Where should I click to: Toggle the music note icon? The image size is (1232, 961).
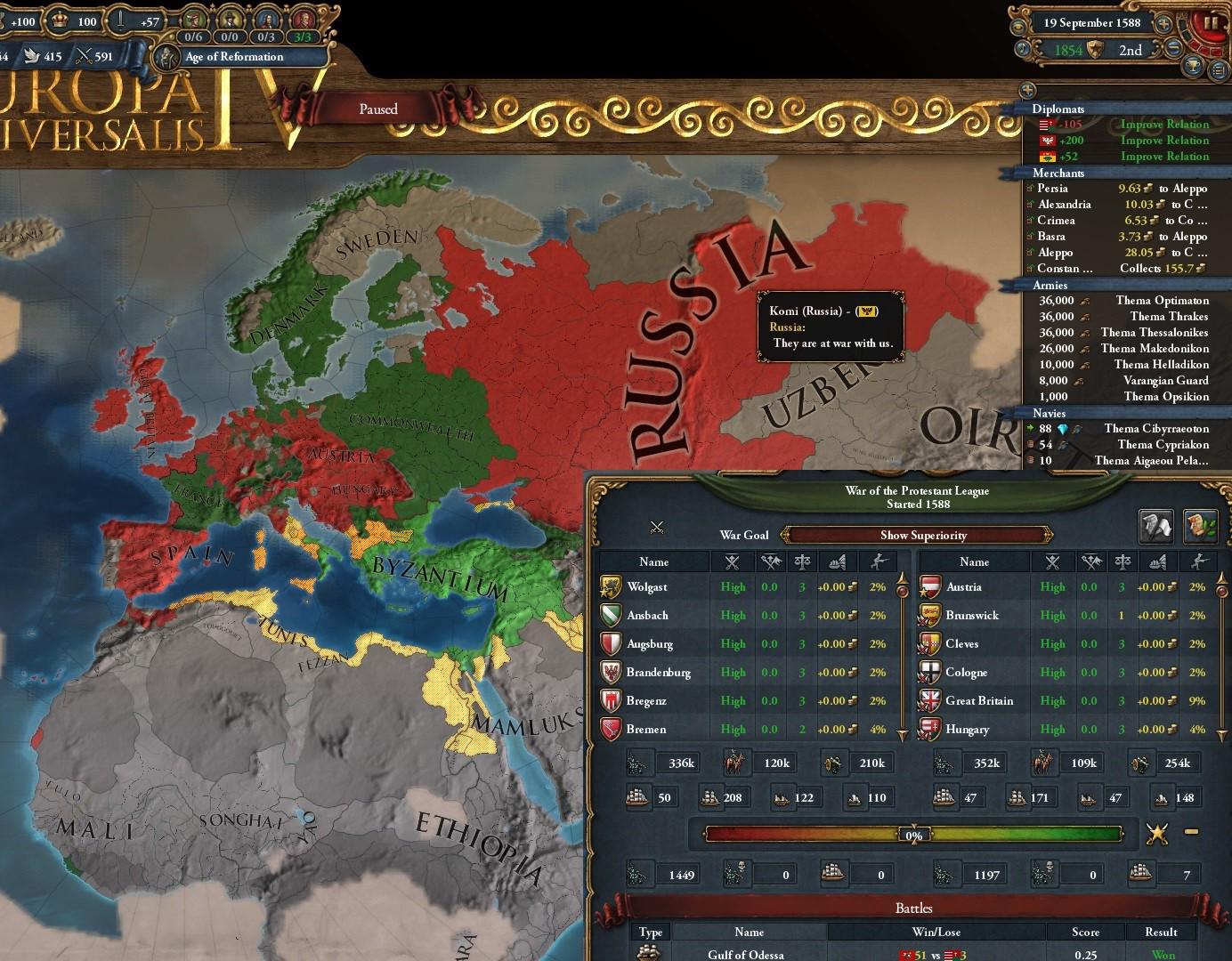pos(1022,47)
